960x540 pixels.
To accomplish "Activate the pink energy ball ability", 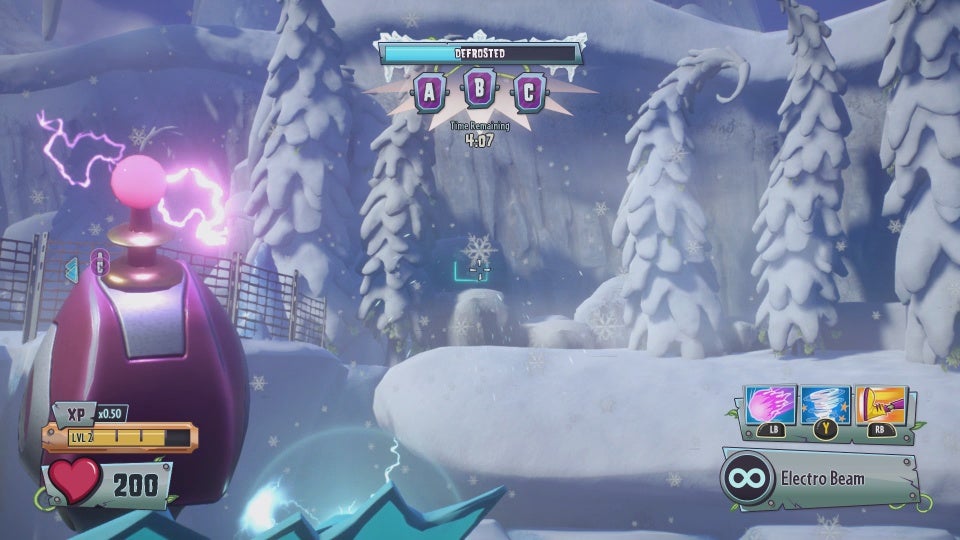I will [x=772, y=405].
